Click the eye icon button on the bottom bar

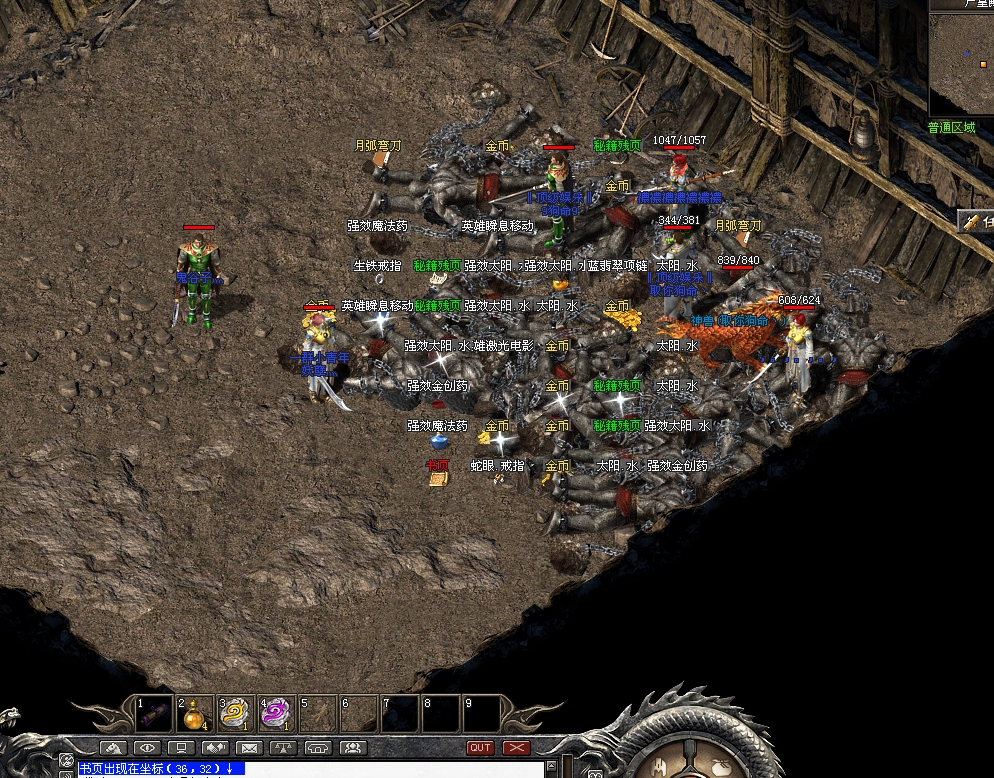click(x=148, y=747)
